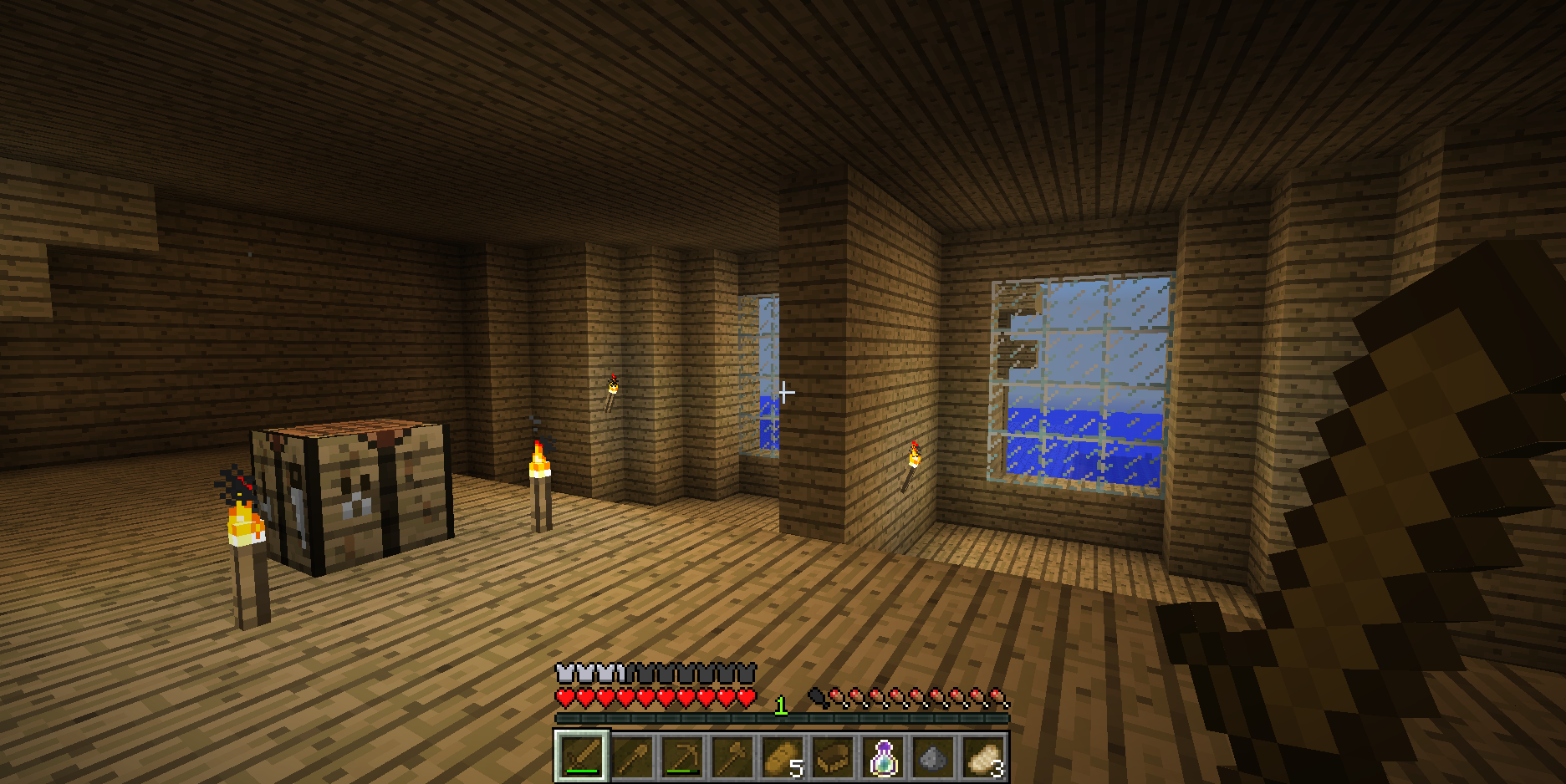1566x784 pixels.
Task: Click the pale food stack of three
Action: click(x=983, y=757)
